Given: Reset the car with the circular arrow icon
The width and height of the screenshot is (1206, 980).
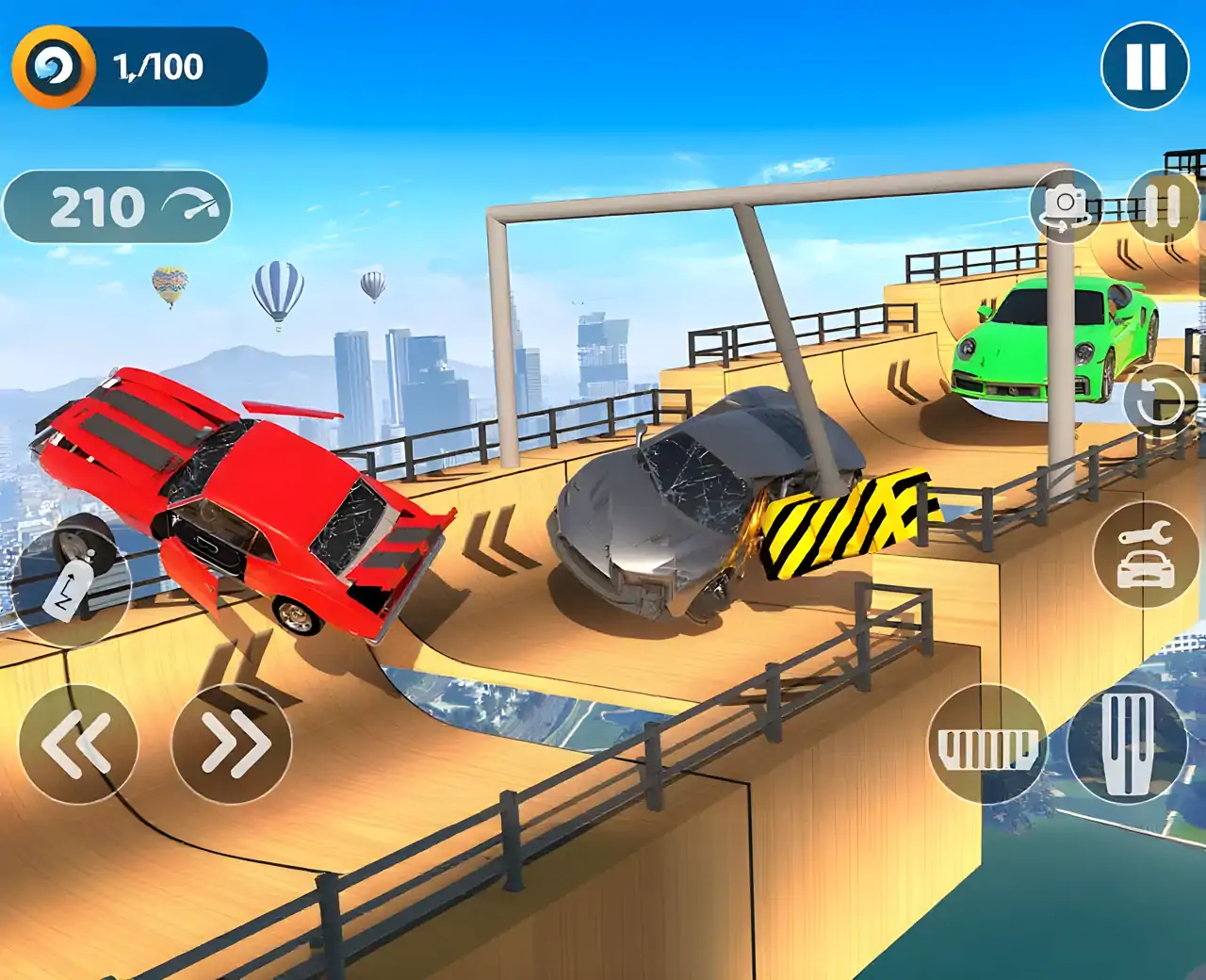Looking at the screenshot, I should [1157, 401].
